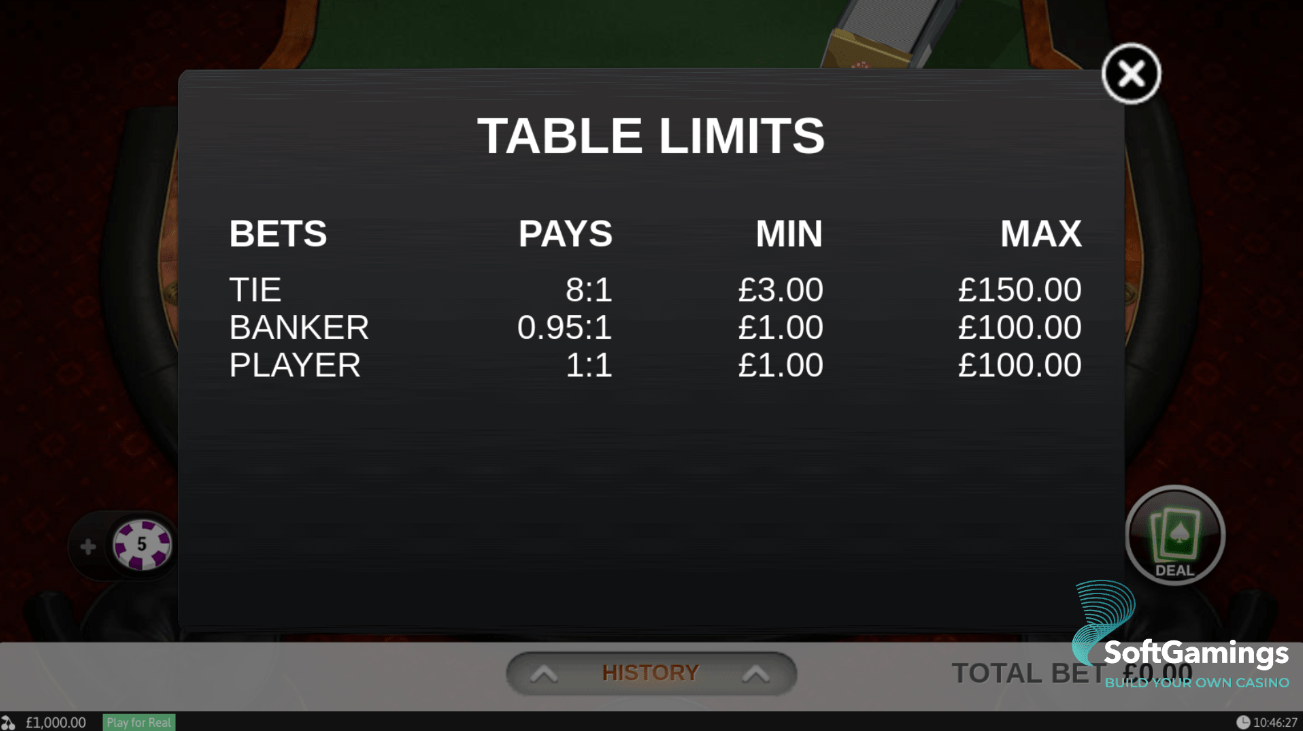
Task: Click the HISTORY tab label
Action: [x=651, y=672]
